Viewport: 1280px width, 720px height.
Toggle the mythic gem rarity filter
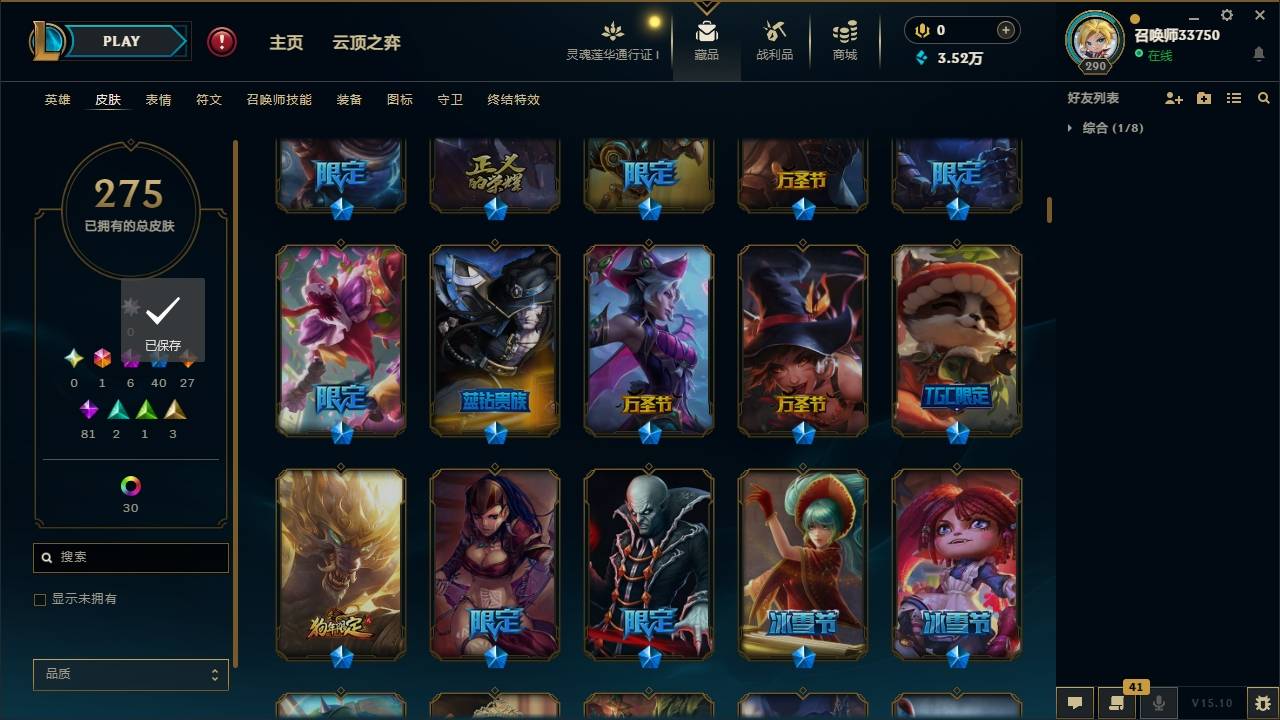click(102, 357)
